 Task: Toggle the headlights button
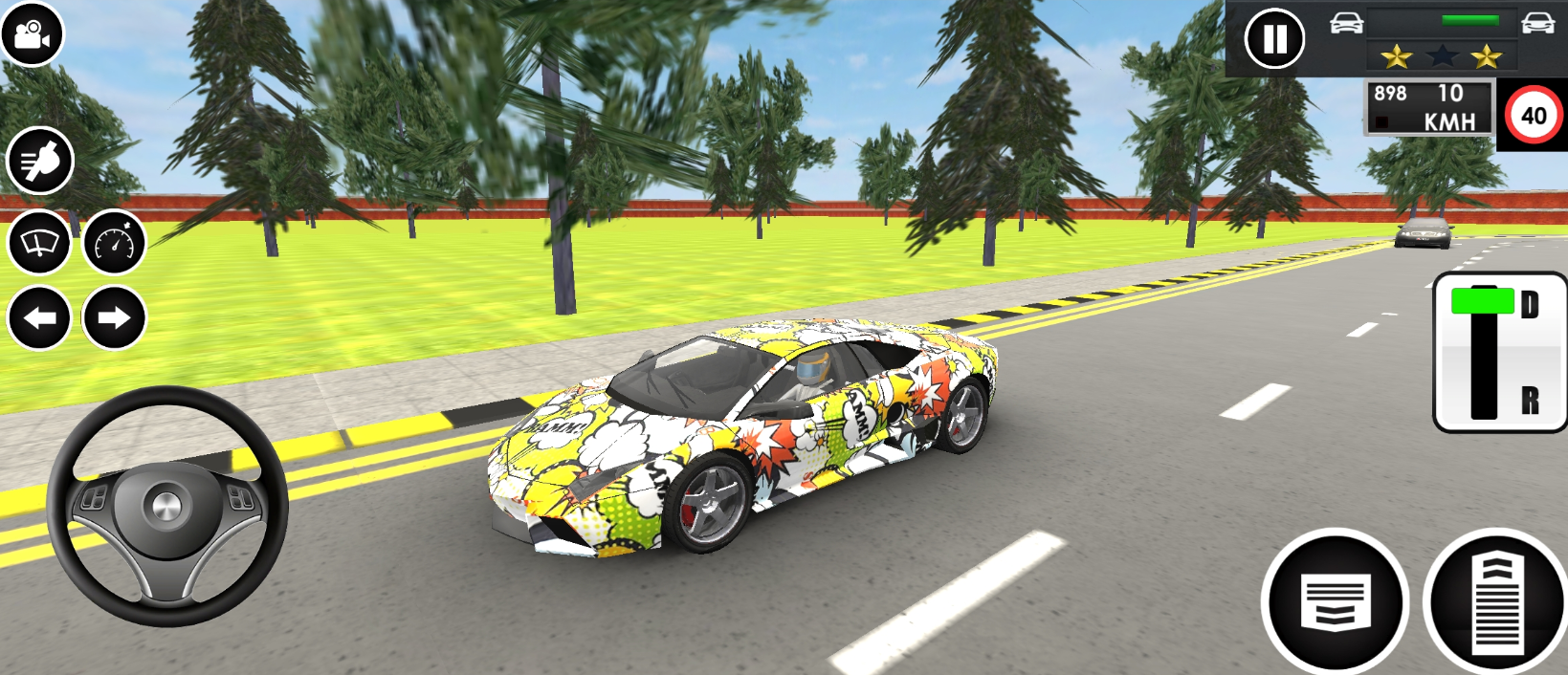pos(40,161)
